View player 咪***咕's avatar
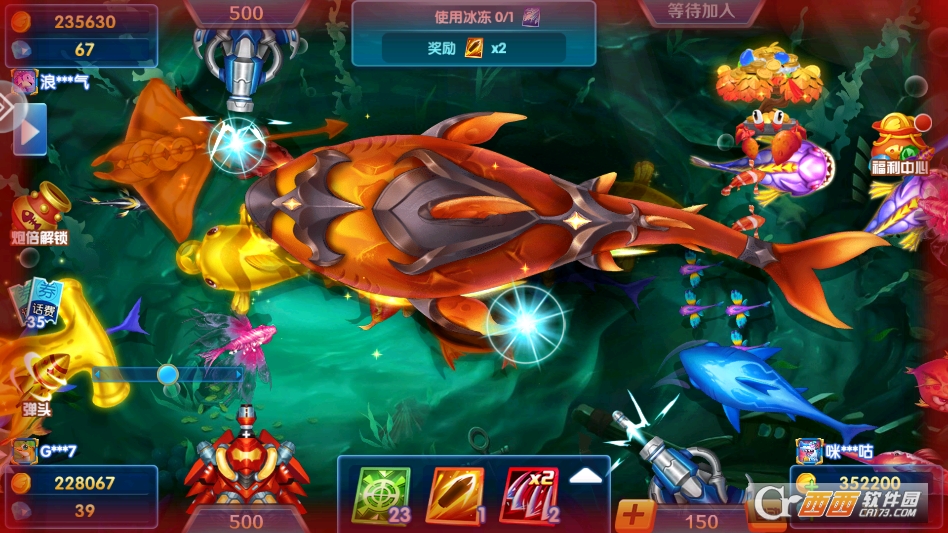Screen dimensions: 948x533 pyautogui.click(x=809, y=451)
